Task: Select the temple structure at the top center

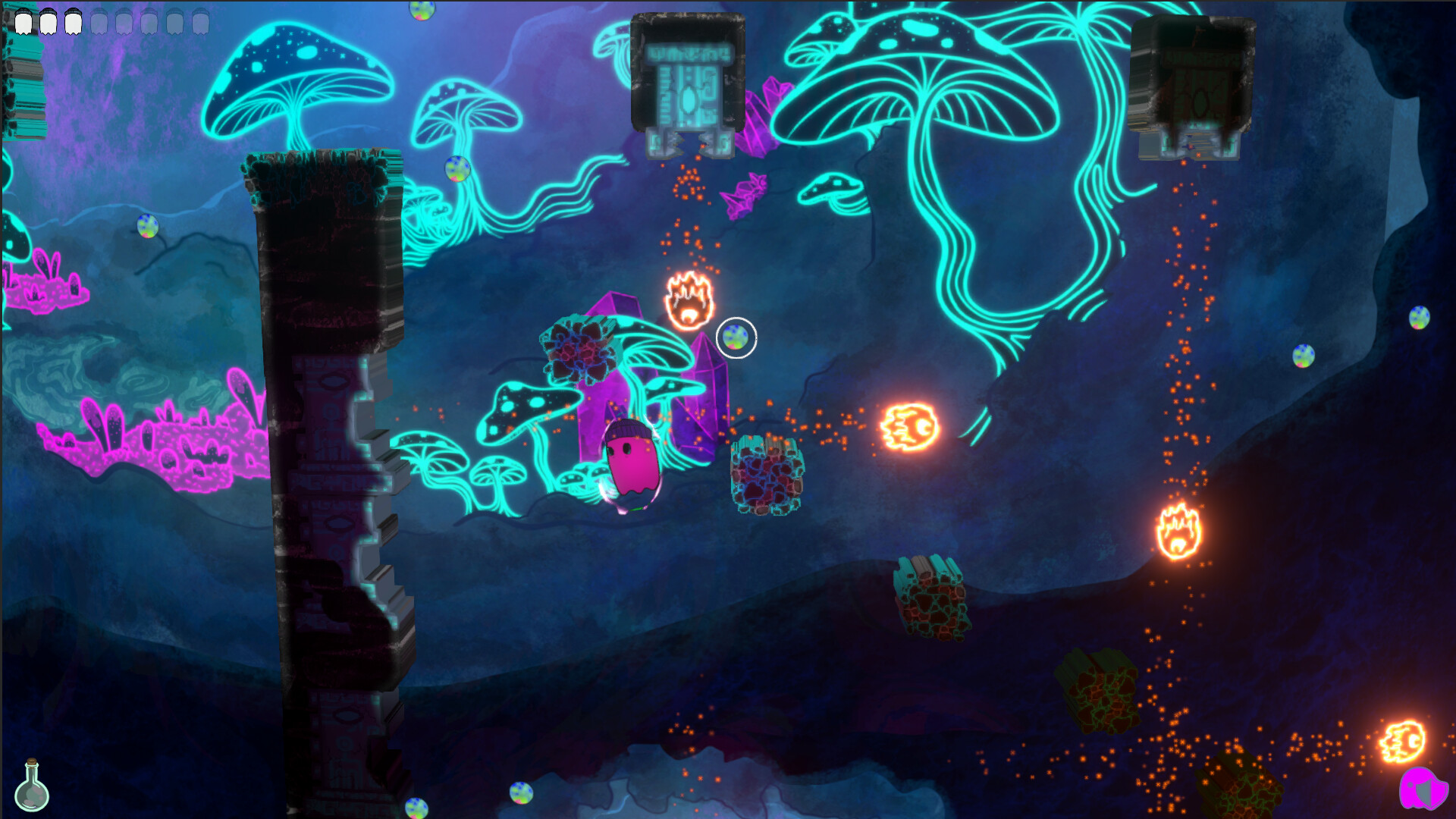Action: (x=689, y=80)
